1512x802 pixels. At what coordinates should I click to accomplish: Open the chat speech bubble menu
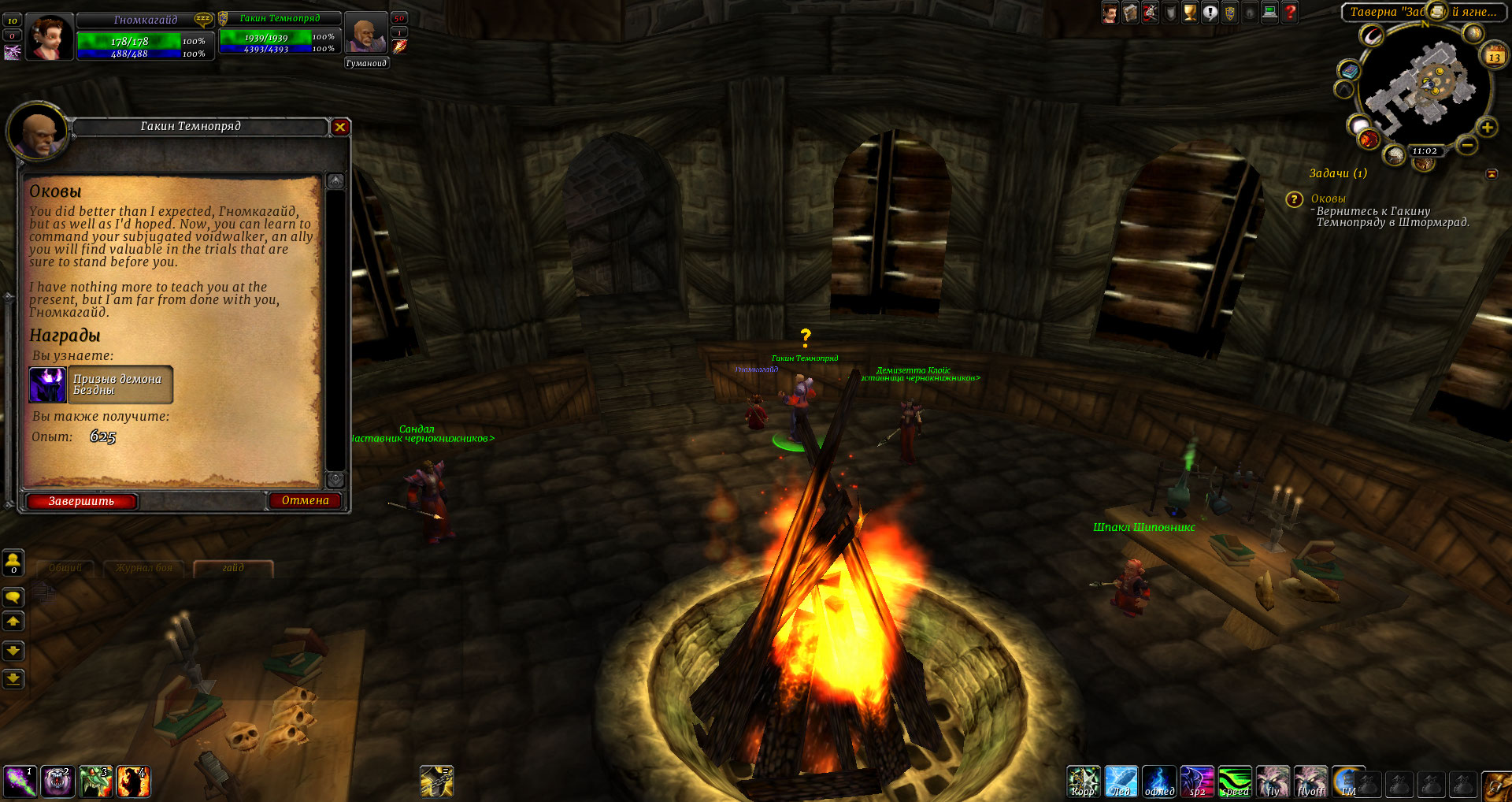tap(13, 597)
